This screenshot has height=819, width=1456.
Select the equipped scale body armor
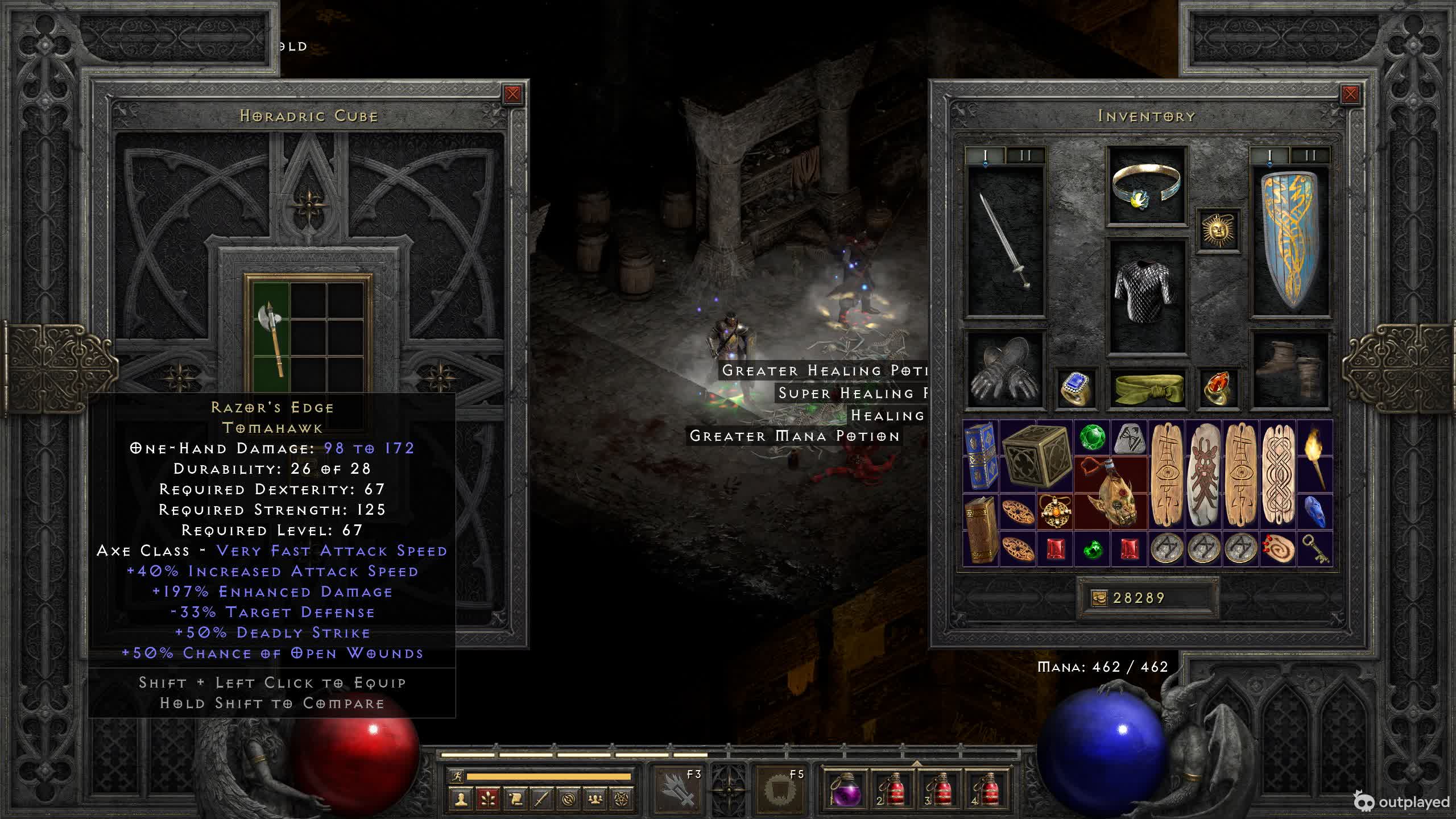[1146, 296]
